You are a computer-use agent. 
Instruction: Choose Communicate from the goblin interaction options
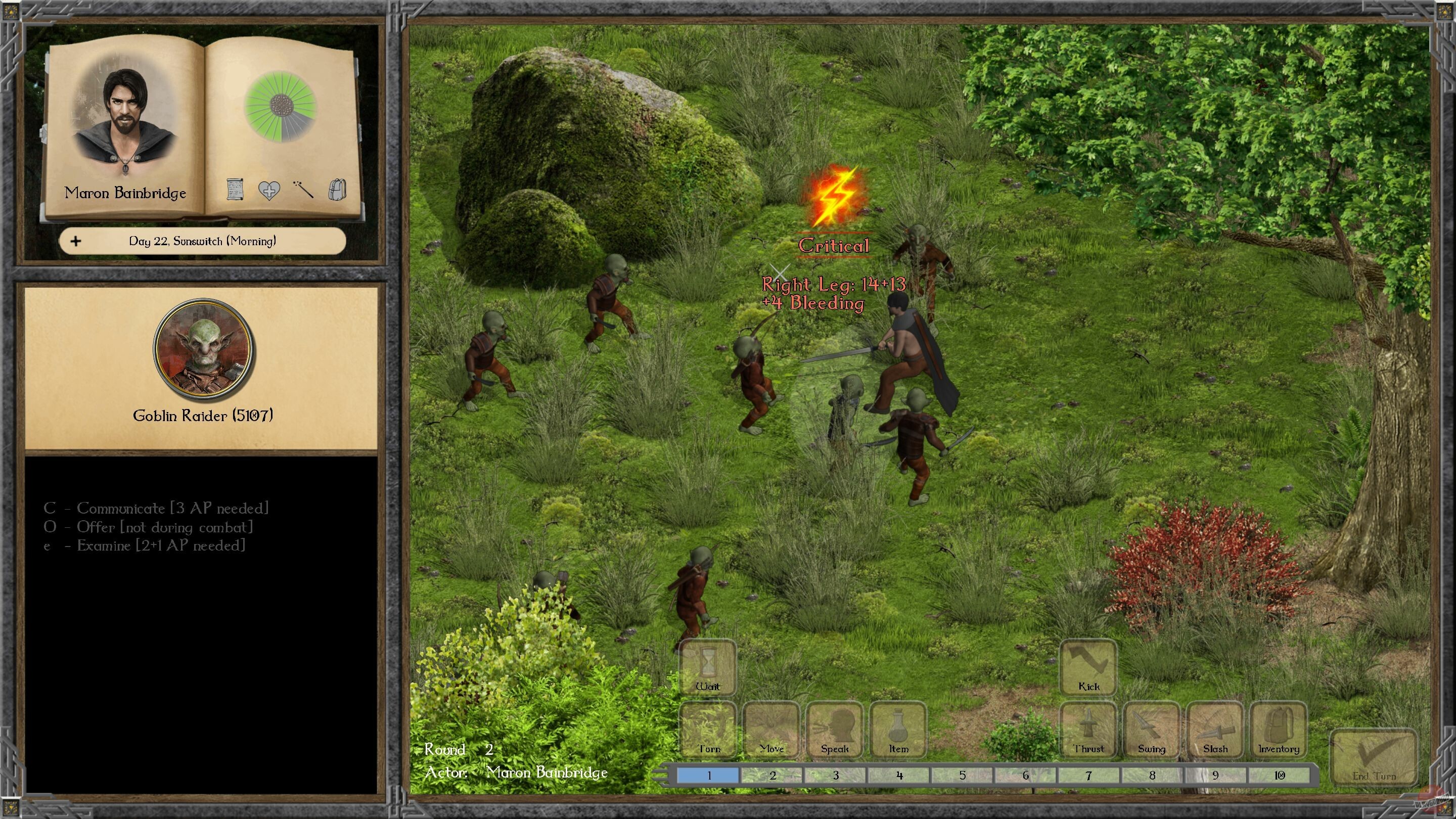[x=155, y=508]
